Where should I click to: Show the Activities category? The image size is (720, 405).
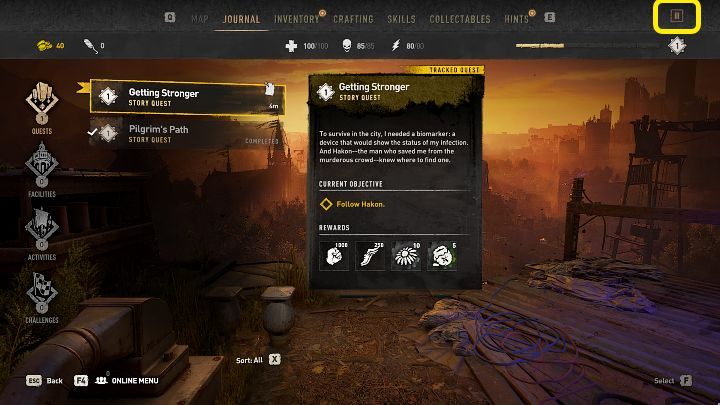click(x=42, y=230)
